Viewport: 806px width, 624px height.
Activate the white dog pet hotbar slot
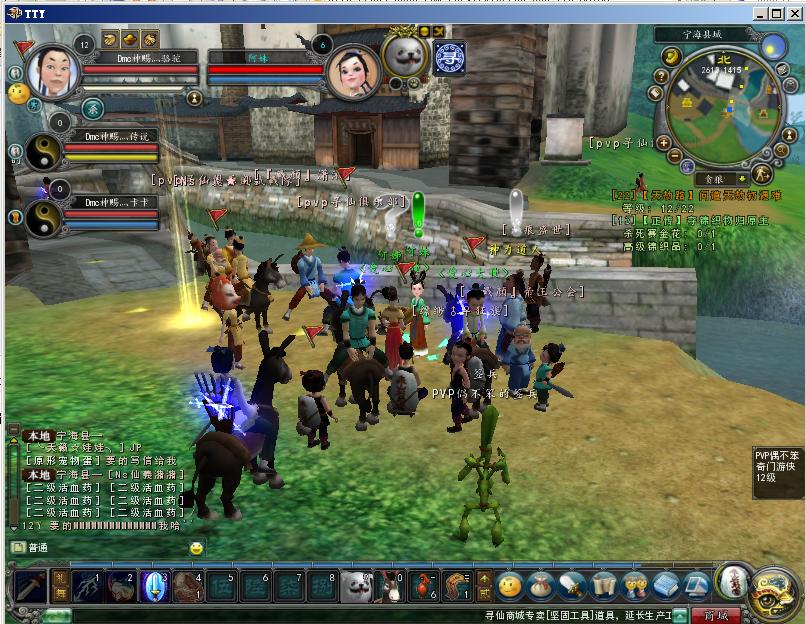[355, 586]
